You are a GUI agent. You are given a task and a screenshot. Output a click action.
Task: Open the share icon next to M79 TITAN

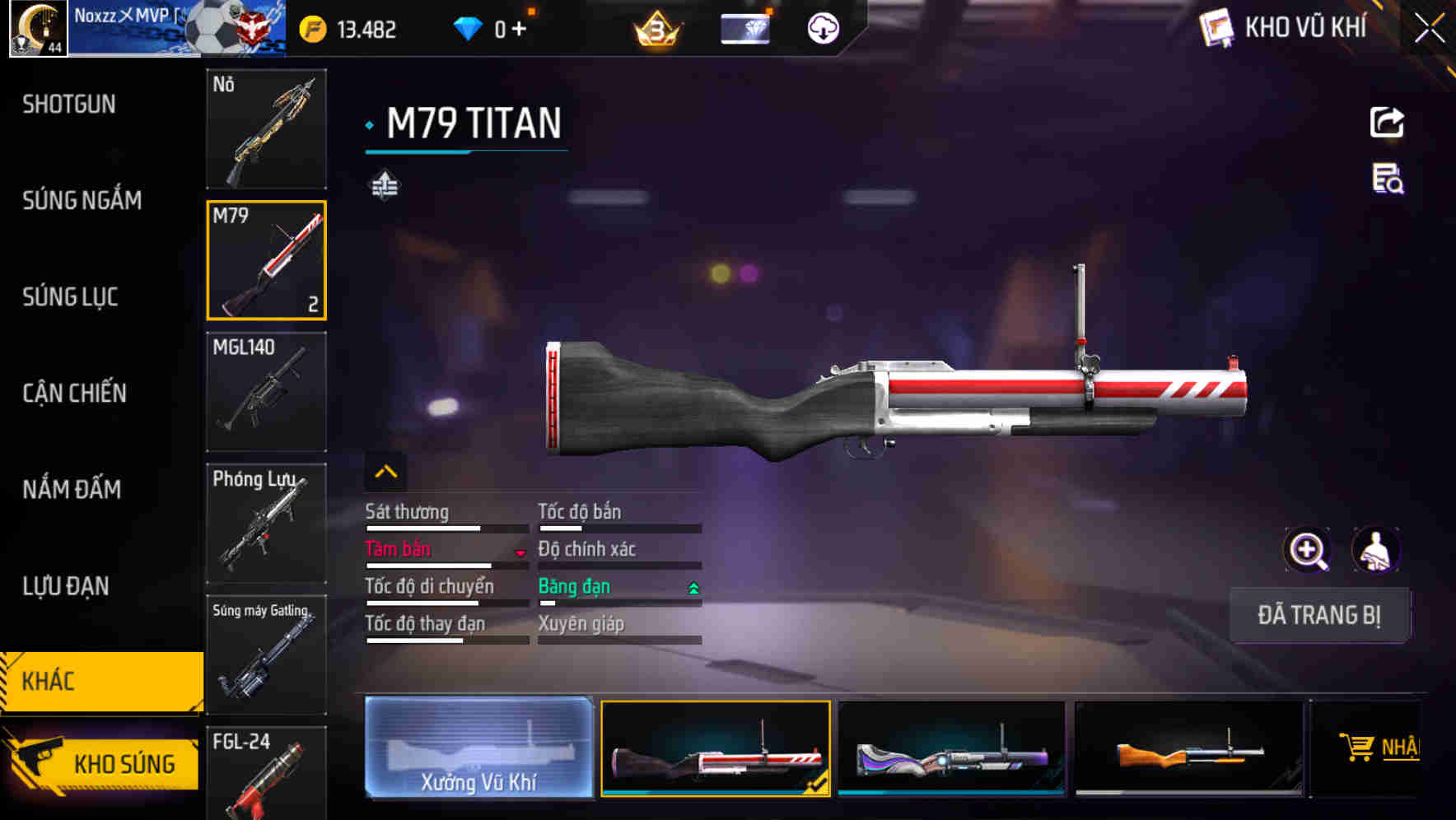coord(1388,122)
